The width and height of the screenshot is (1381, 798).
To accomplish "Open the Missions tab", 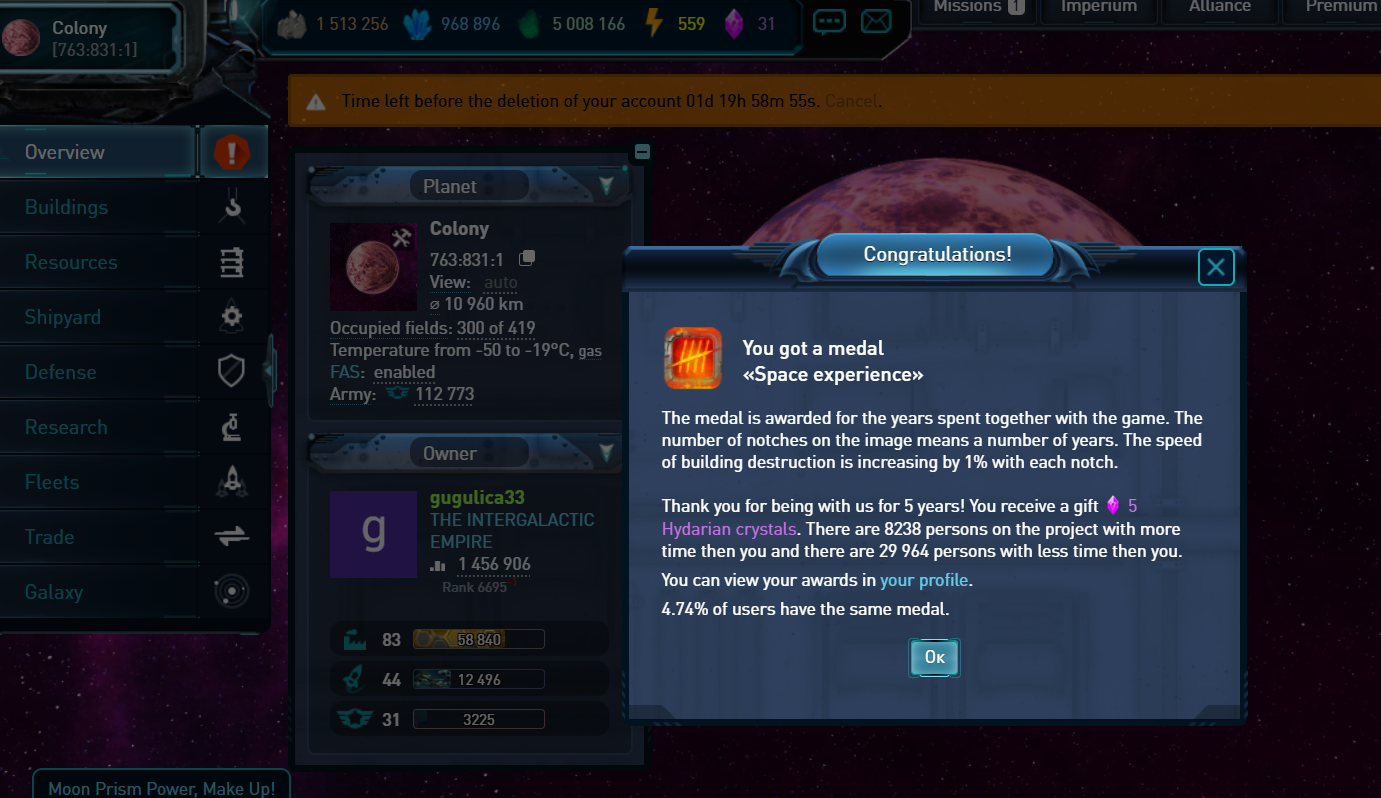I will [977, 7].
